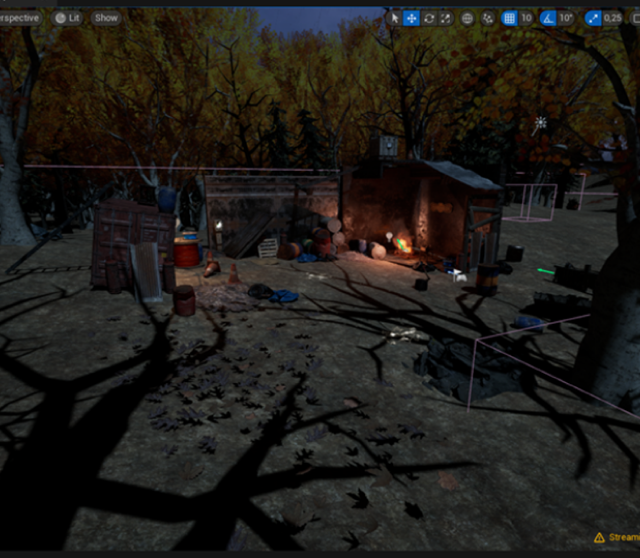Open the grid snap value 10

pyautogui.click(x=526, y=18)
